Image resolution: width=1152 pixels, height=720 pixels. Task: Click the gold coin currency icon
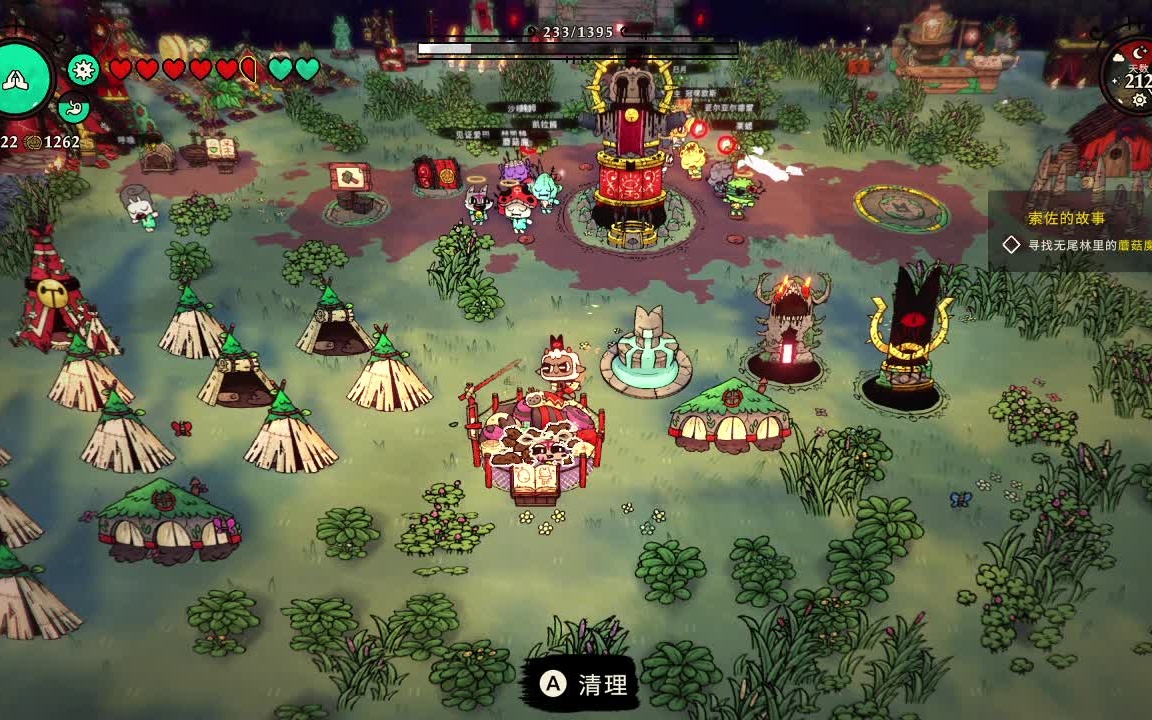[x=33, y=142]
